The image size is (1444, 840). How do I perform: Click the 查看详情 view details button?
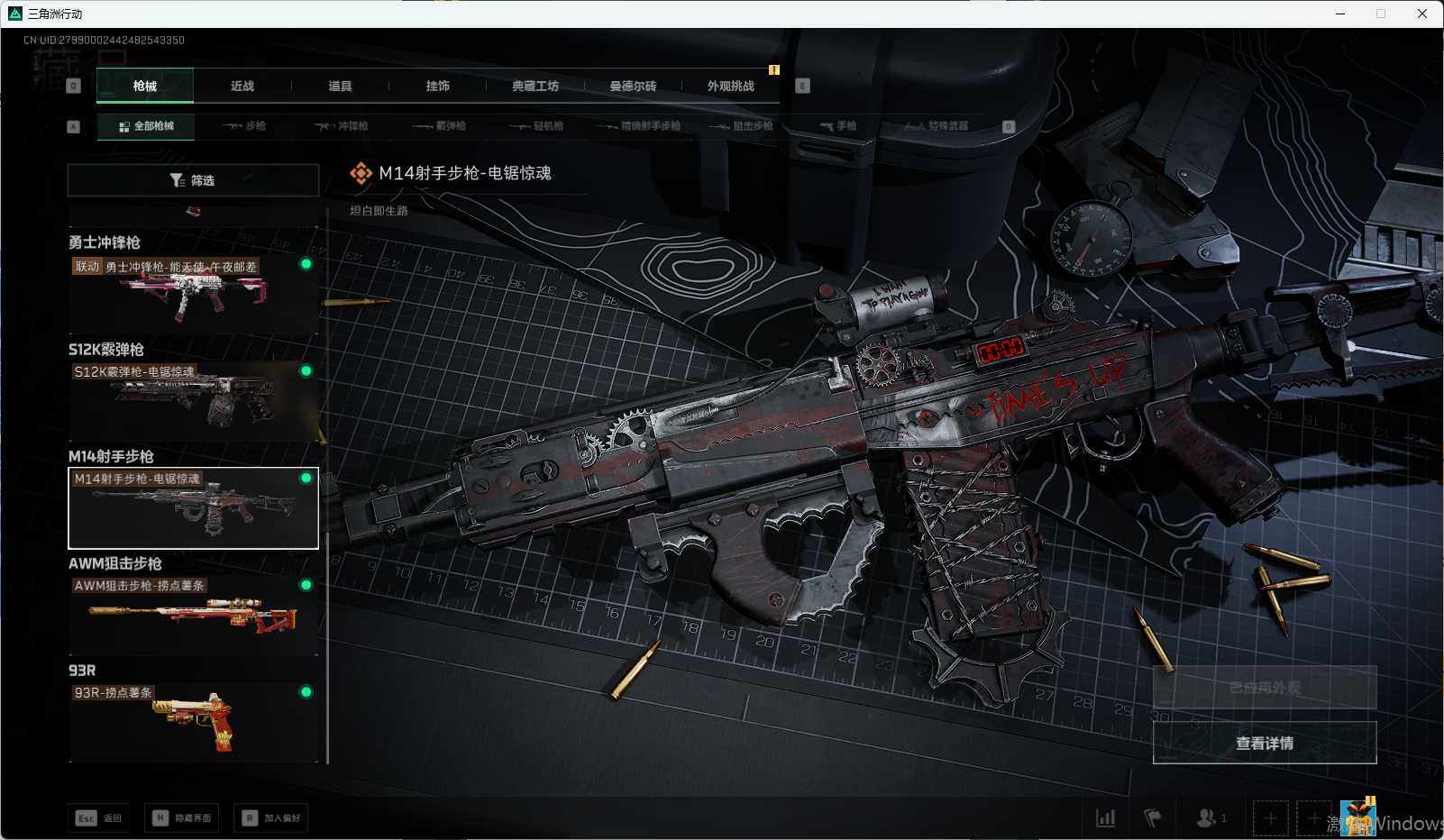coord(1264,743)
